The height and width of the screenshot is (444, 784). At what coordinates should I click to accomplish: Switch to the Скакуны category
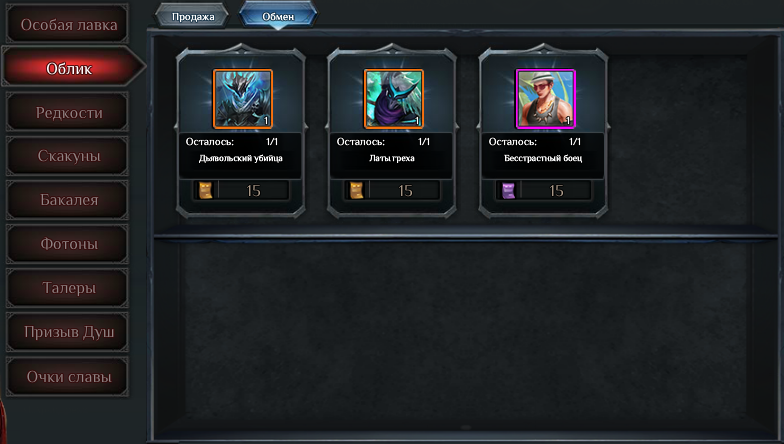68,157
